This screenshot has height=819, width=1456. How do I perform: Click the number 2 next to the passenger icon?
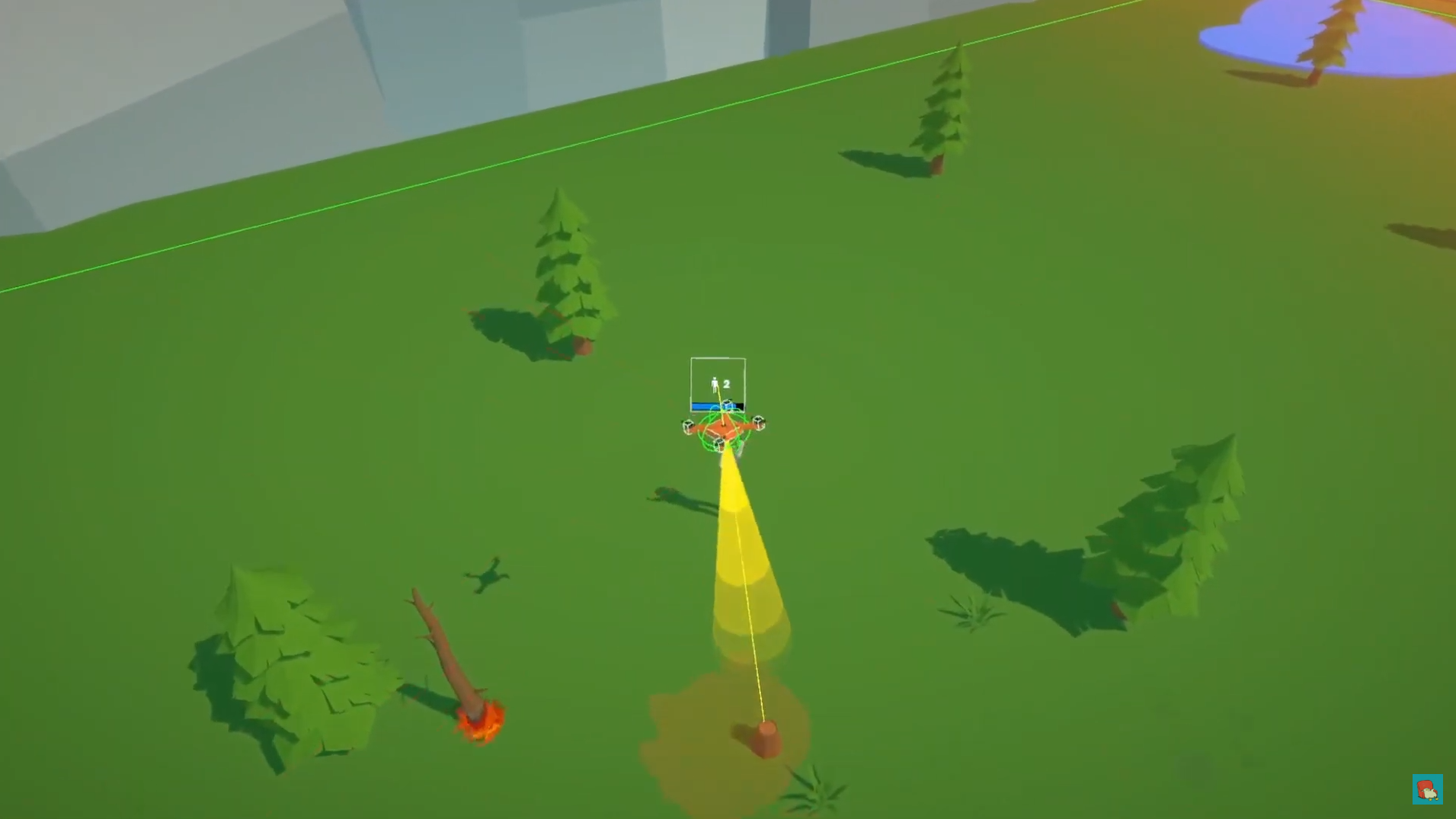(x=728, y=384)
